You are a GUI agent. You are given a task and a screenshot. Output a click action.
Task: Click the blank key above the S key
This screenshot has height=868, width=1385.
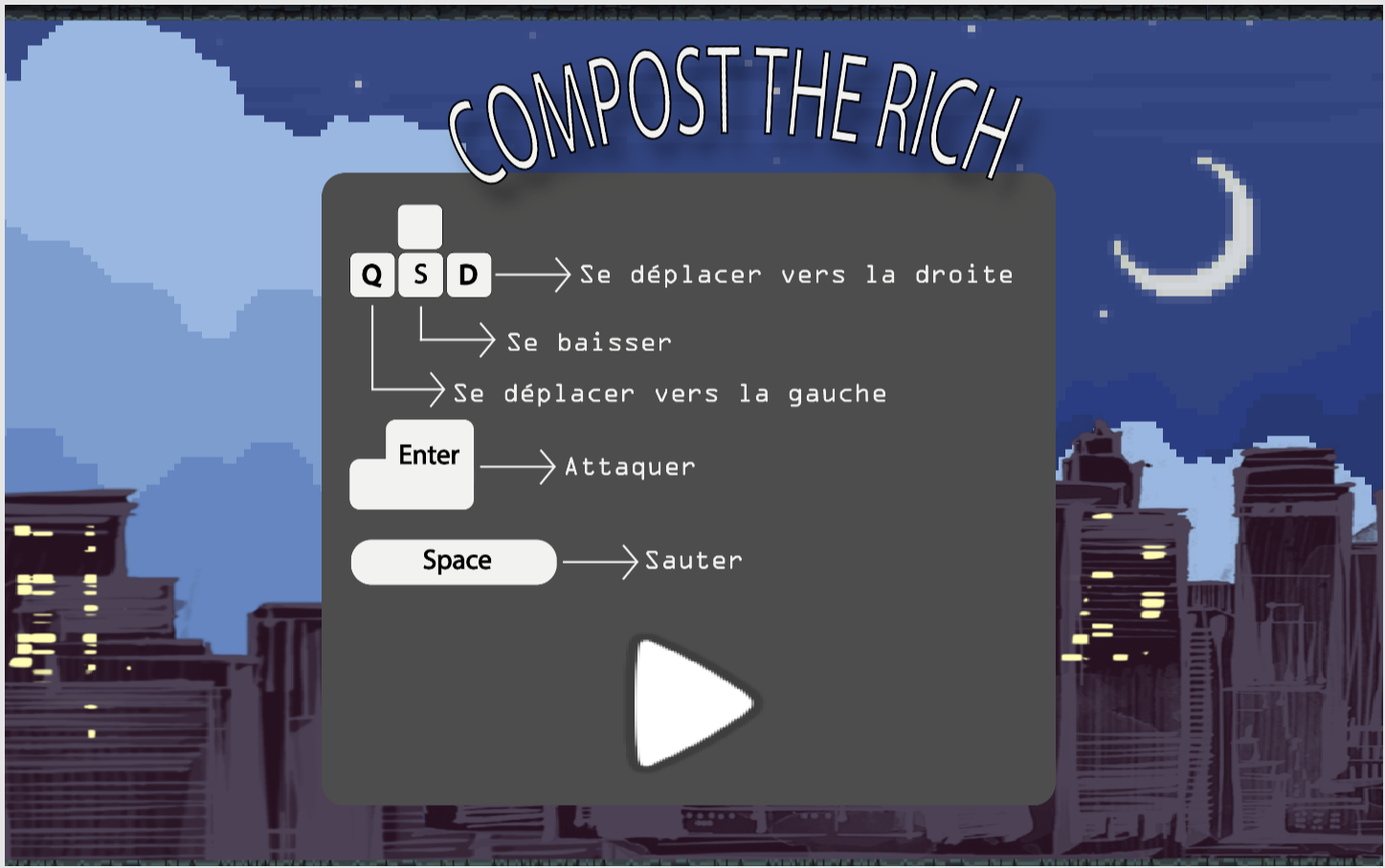pos(420,226)
